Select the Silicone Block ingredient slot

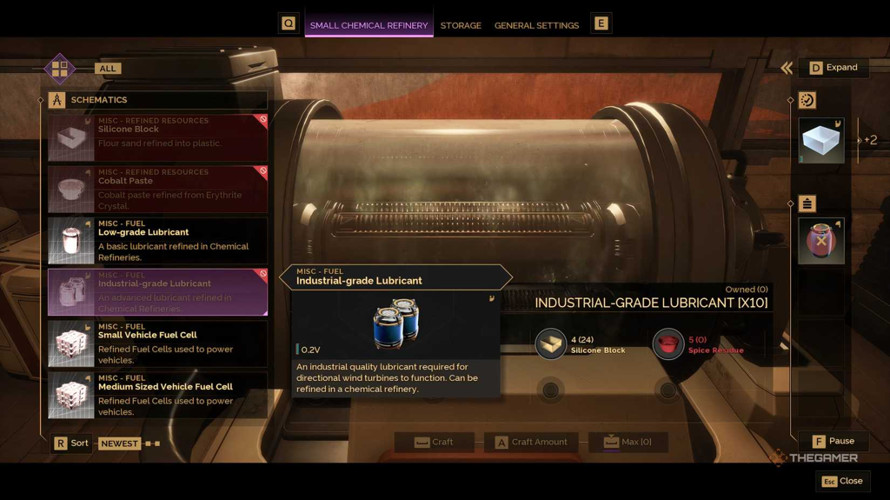550,344
